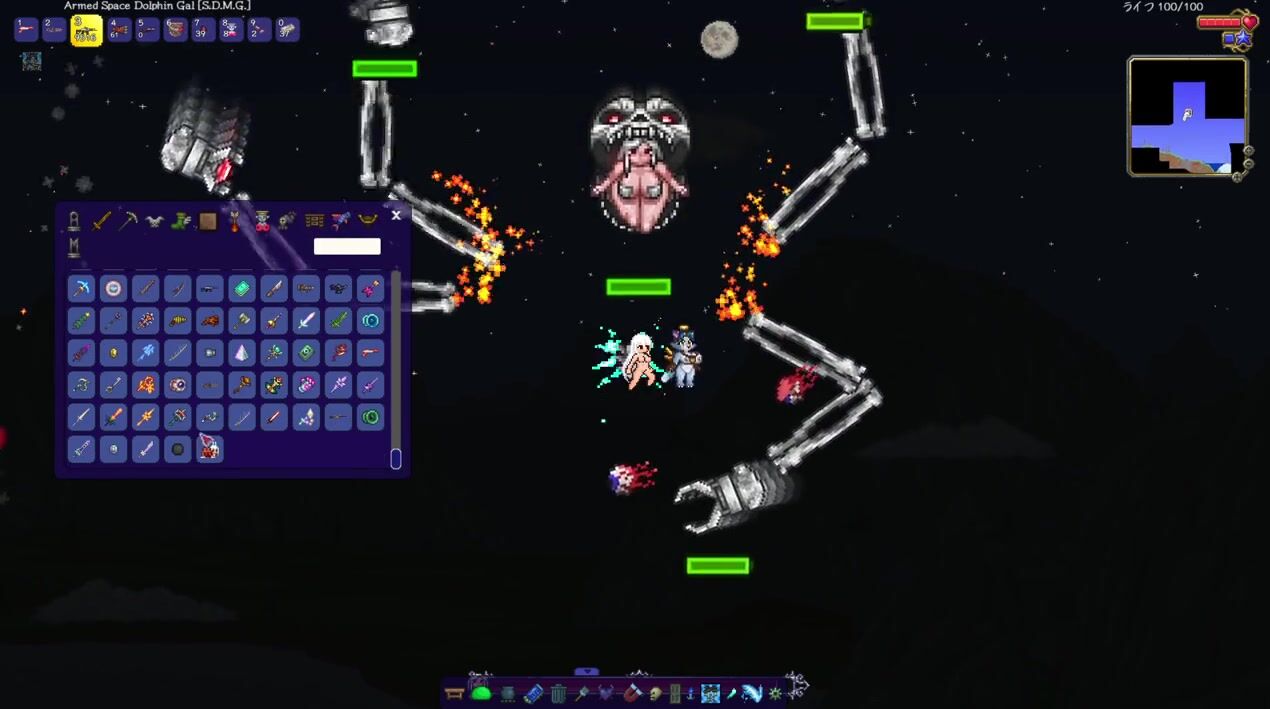
Task: Choose the brown block category tab
Action: point(208,221)
